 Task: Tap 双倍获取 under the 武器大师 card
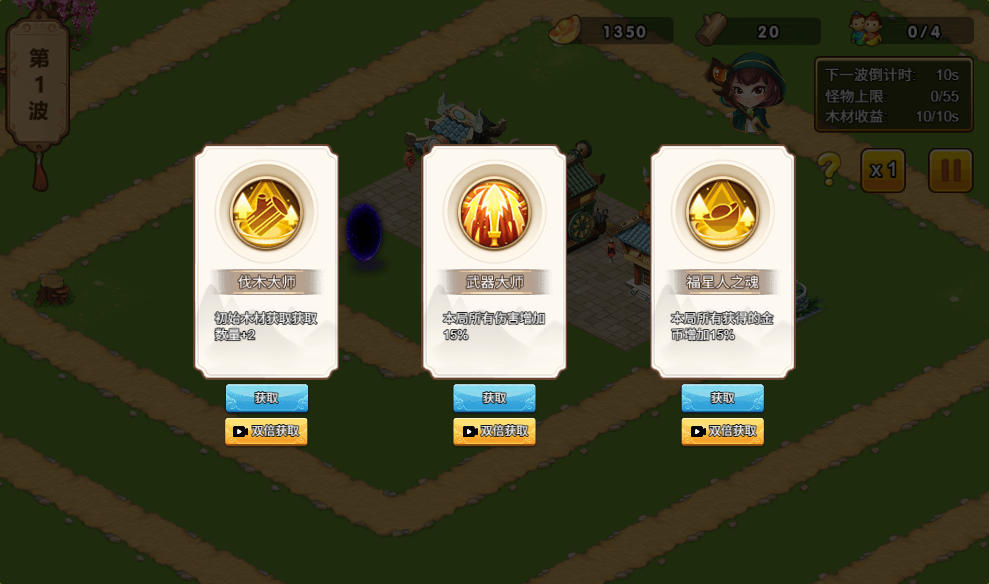pyautogui.click(x=494, y=432)
